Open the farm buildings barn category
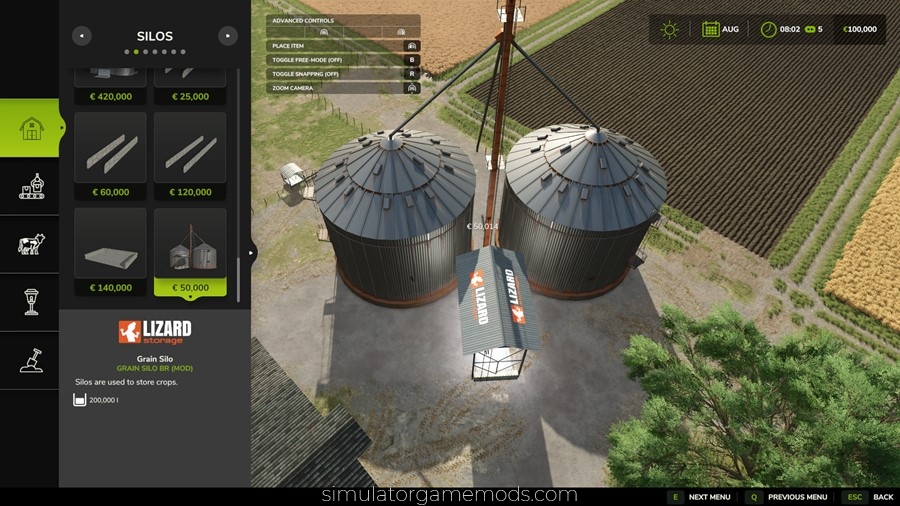The height and width of the screenshot is (506, 900). (31, 128)
